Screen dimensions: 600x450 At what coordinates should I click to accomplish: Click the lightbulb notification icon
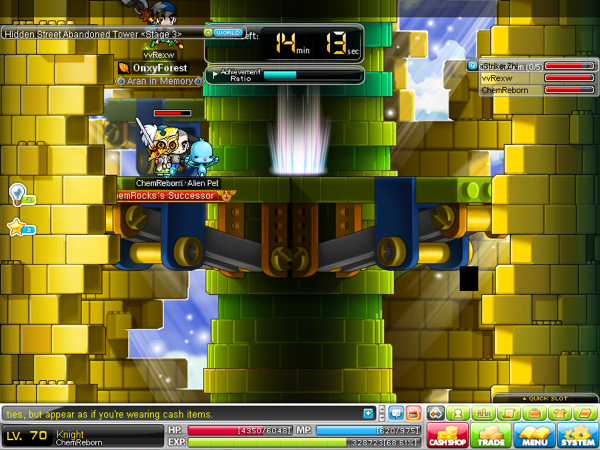pos(17,192)
